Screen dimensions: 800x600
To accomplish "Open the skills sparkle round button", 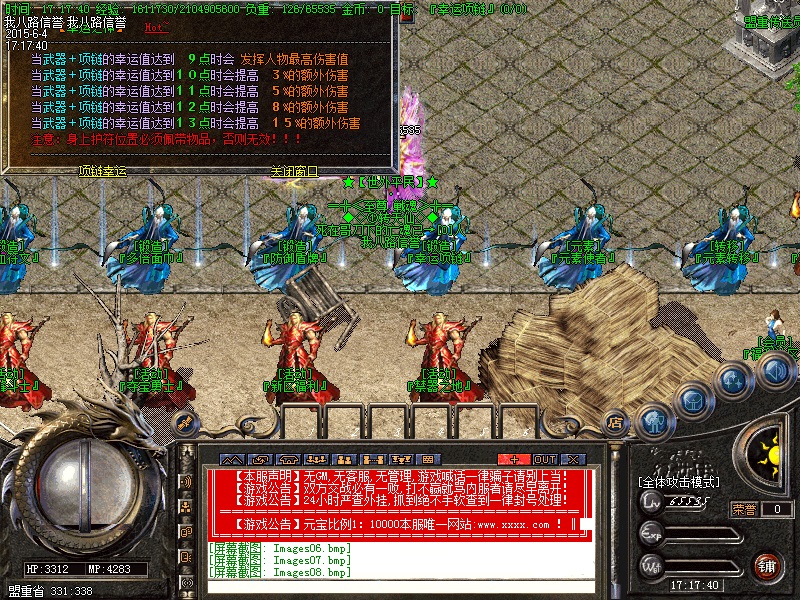I will pos(734,380).
